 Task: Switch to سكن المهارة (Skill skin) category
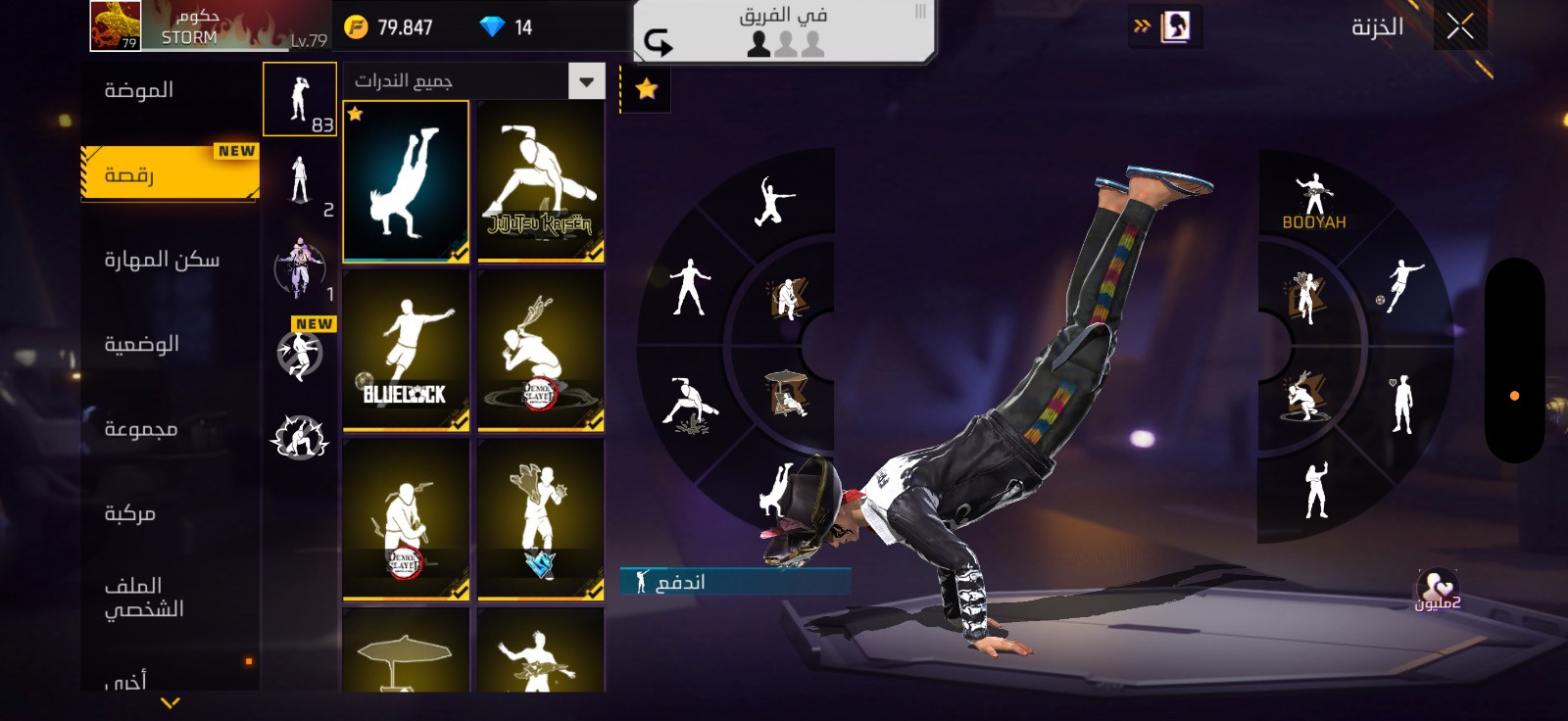click(162, 260)
